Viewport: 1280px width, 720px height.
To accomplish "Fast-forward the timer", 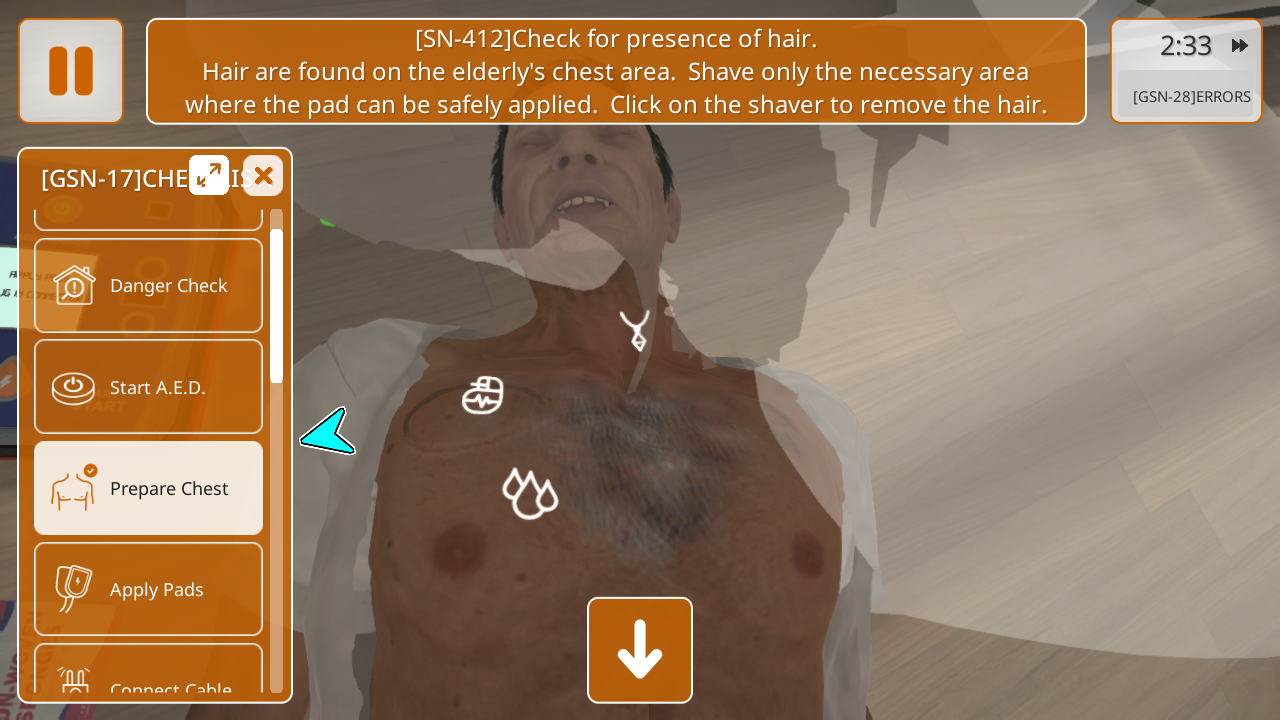I will 1239,46.
